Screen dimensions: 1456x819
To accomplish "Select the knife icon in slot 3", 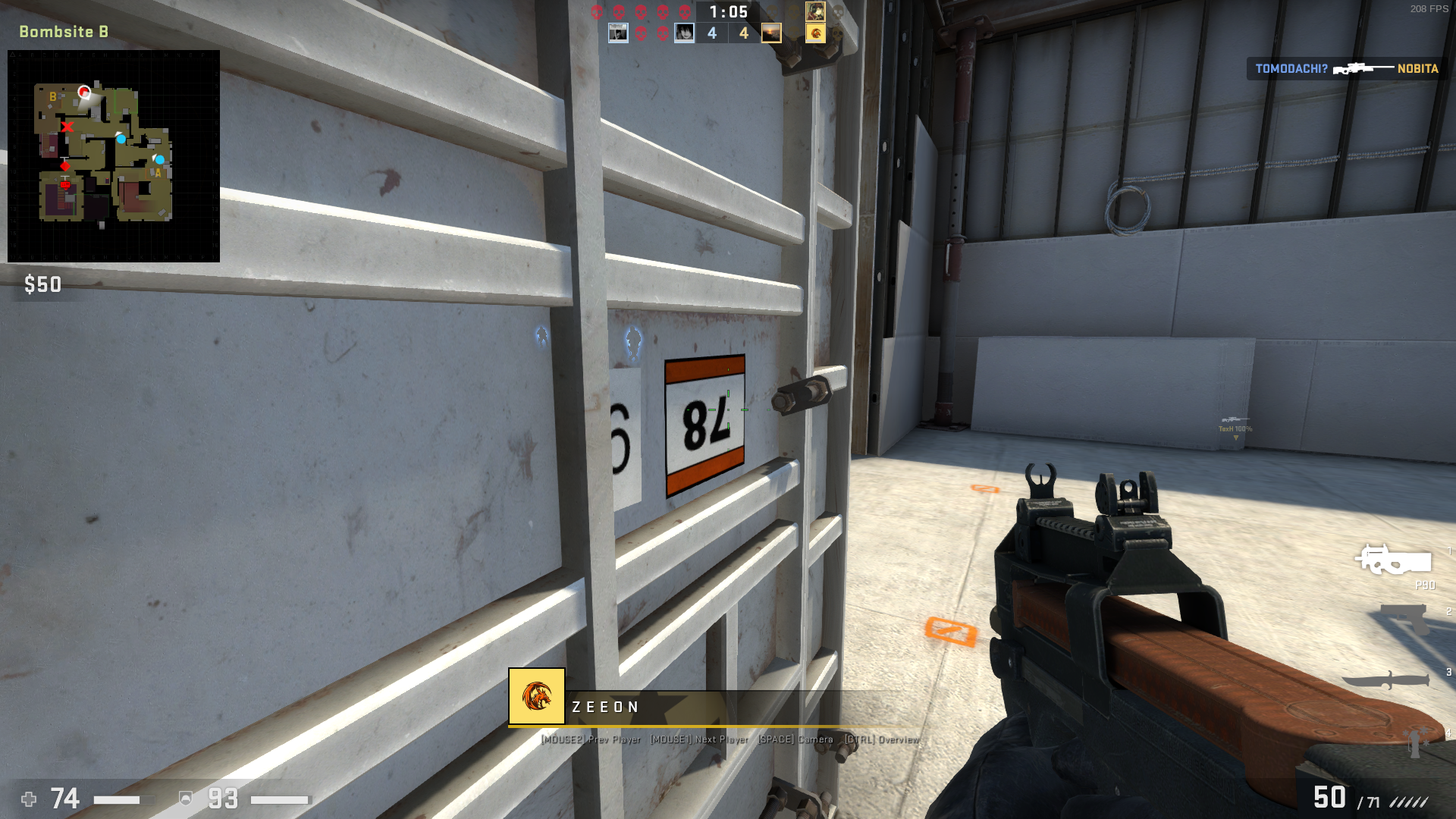I will click(x=1386, y=679).
